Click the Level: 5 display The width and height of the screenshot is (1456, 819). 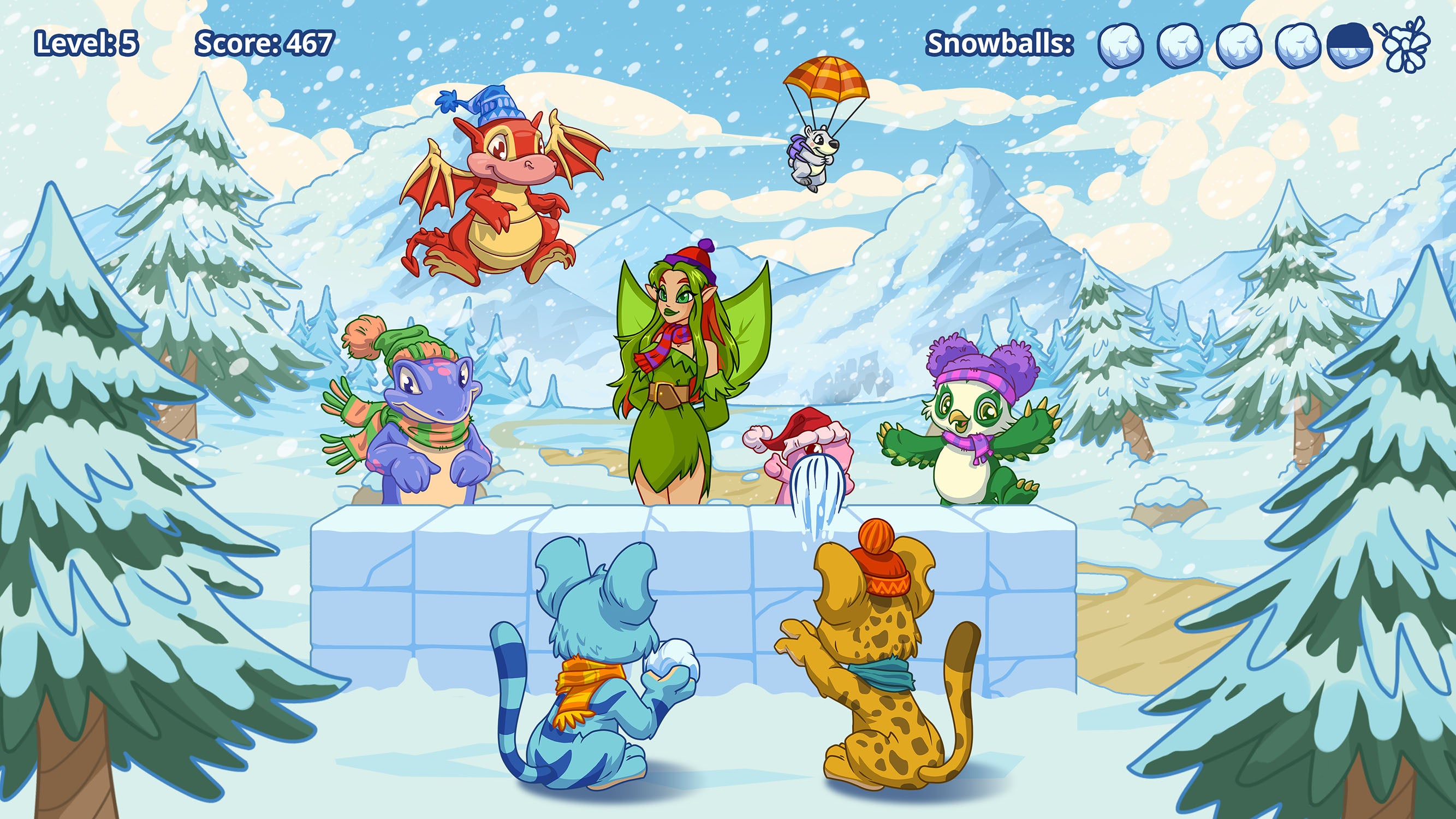tap(85, 44)
